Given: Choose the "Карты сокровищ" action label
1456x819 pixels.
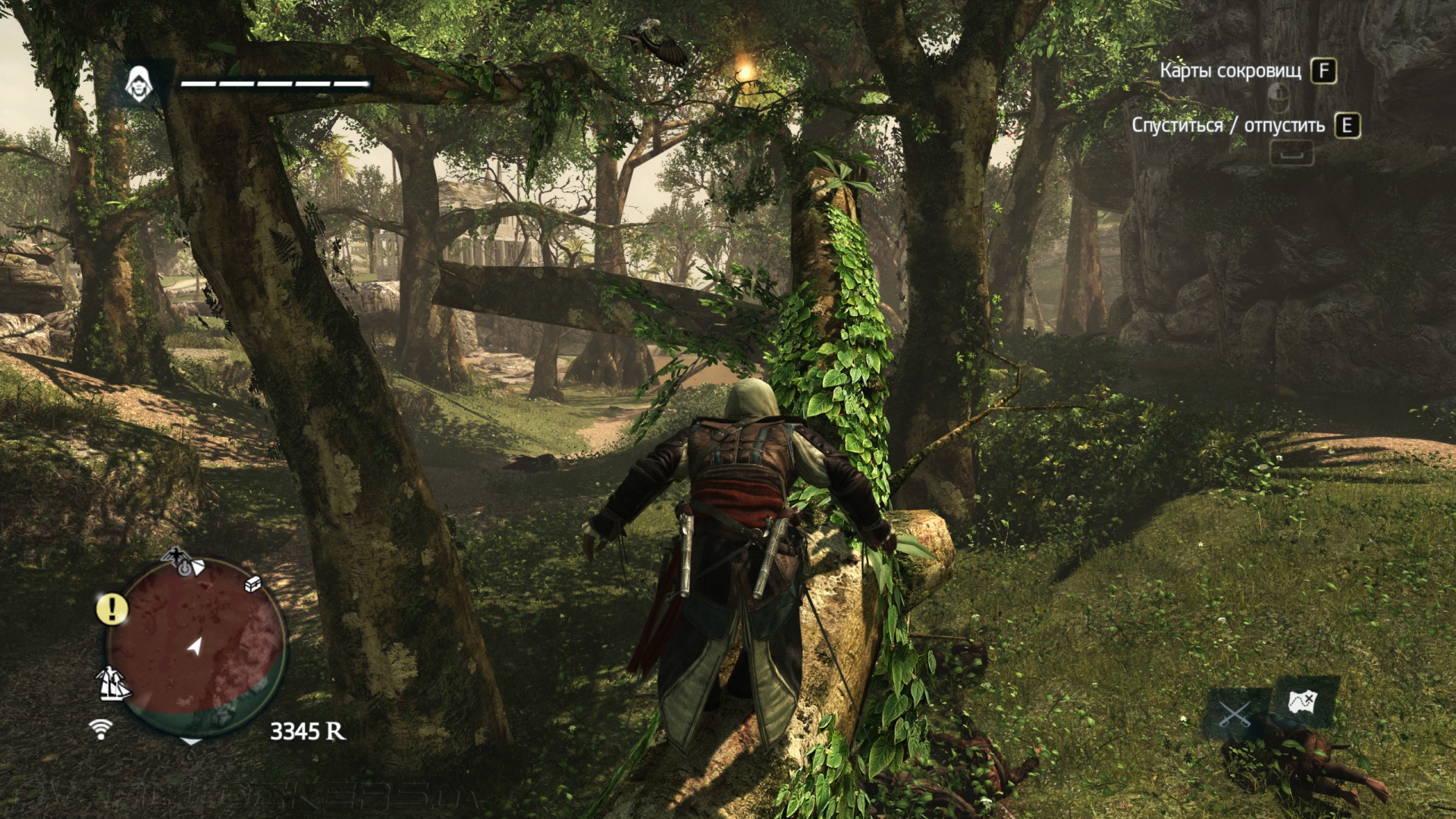Looking at the screenshot, I should point(1230,71).
